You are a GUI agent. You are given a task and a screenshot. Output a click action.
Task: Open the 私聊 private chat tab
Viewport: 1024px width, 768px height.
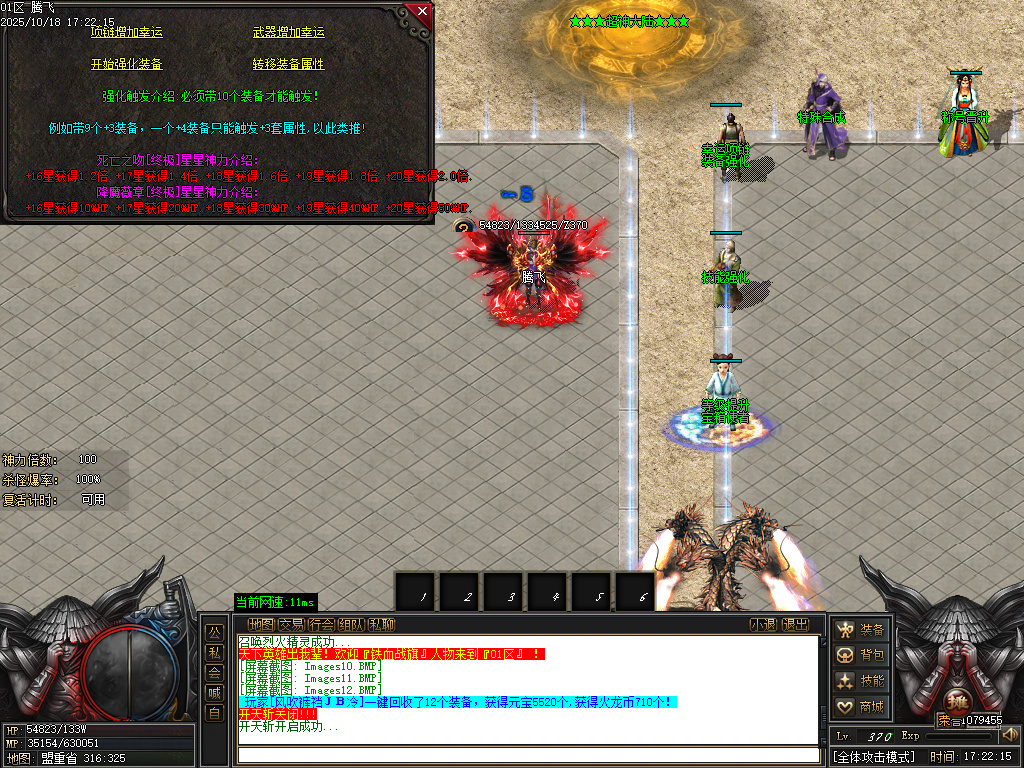pos(381,625)
